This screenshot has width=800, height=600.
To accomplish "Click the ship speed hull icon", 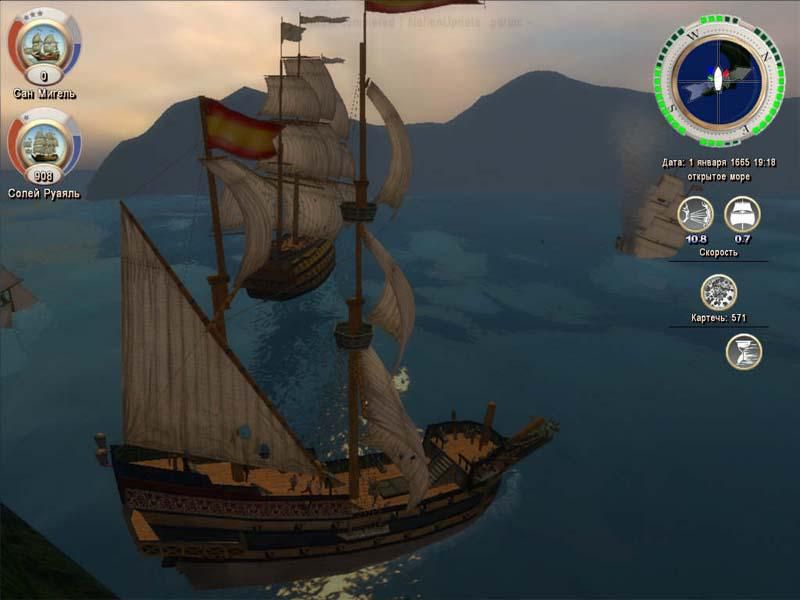I will [x=742, y=215].
